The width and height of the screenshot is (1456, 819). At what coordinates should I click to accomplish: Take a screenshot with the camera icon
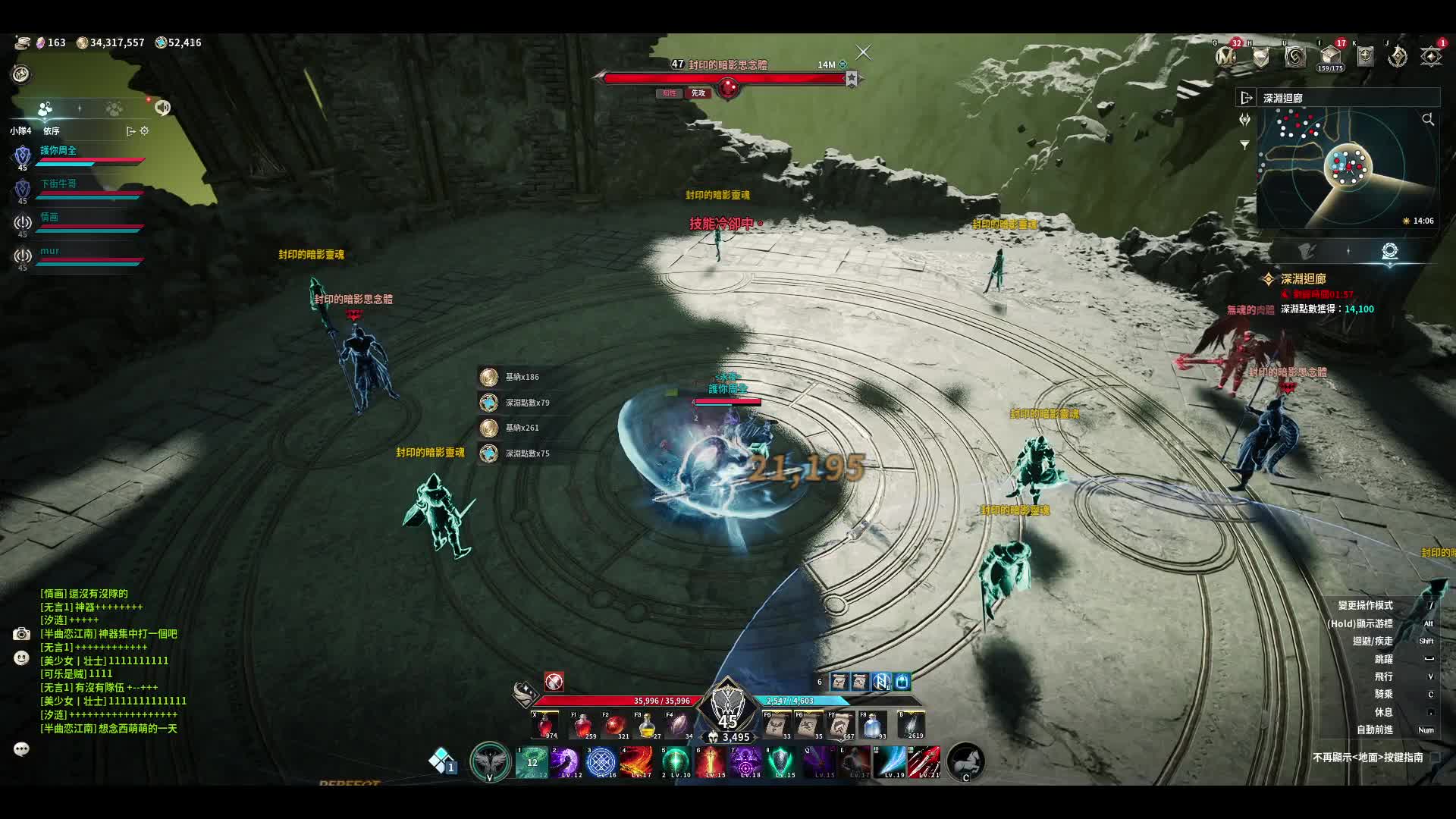(21, 634)
